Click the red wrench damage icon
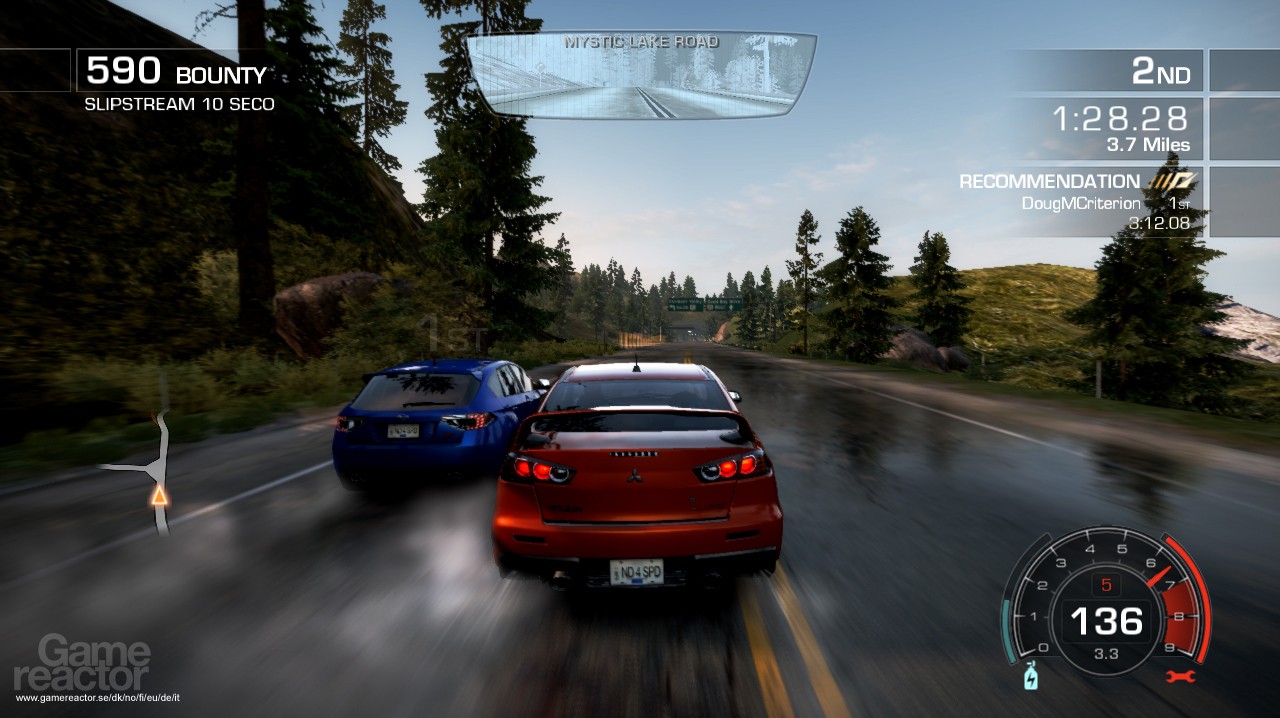The height and width of the screenshot is (718, 1280). (x=1180, y=677)
